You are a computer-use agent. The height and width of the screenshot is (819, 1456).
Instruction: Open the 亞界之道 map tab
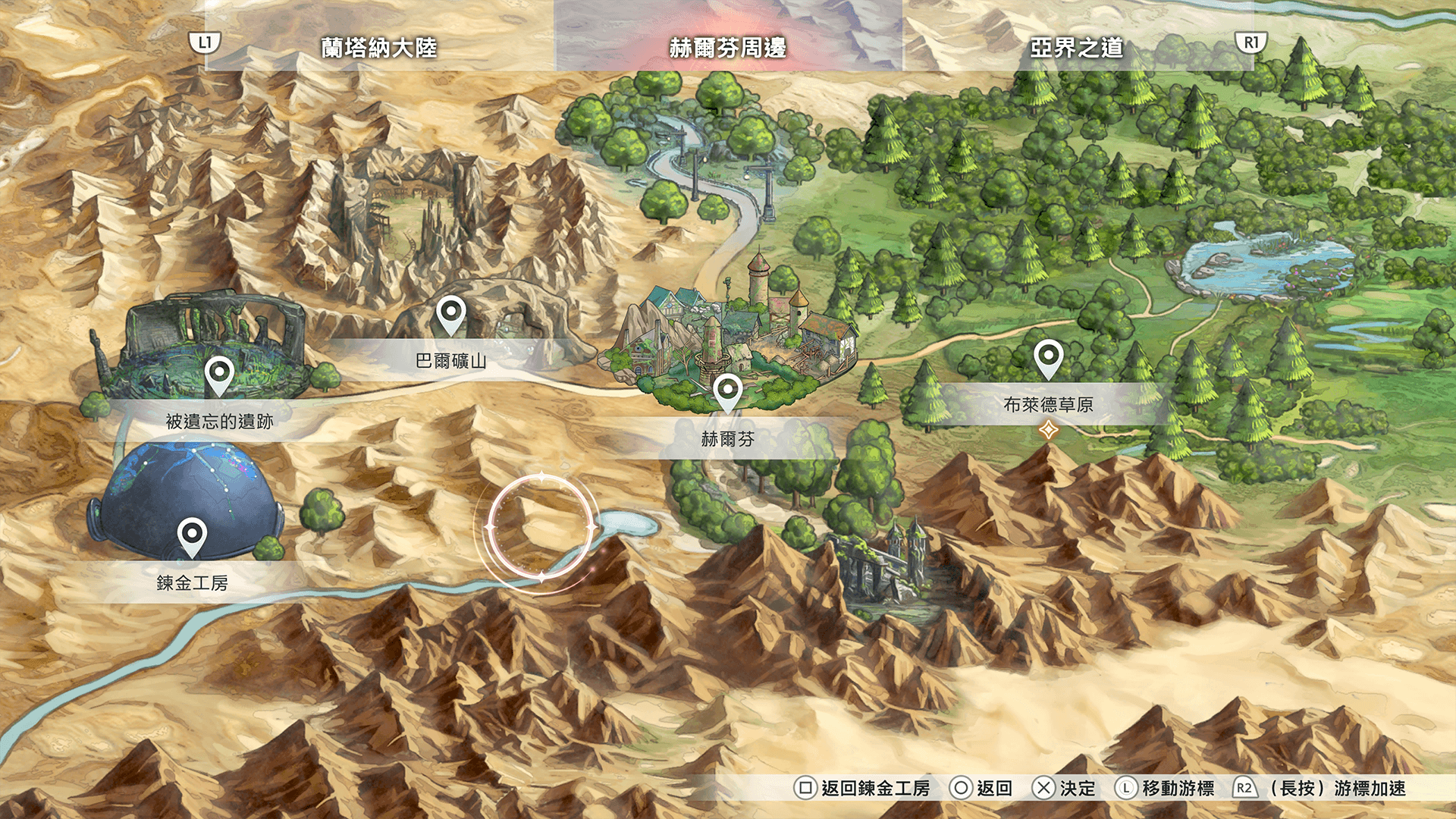tap(1076, 48)
